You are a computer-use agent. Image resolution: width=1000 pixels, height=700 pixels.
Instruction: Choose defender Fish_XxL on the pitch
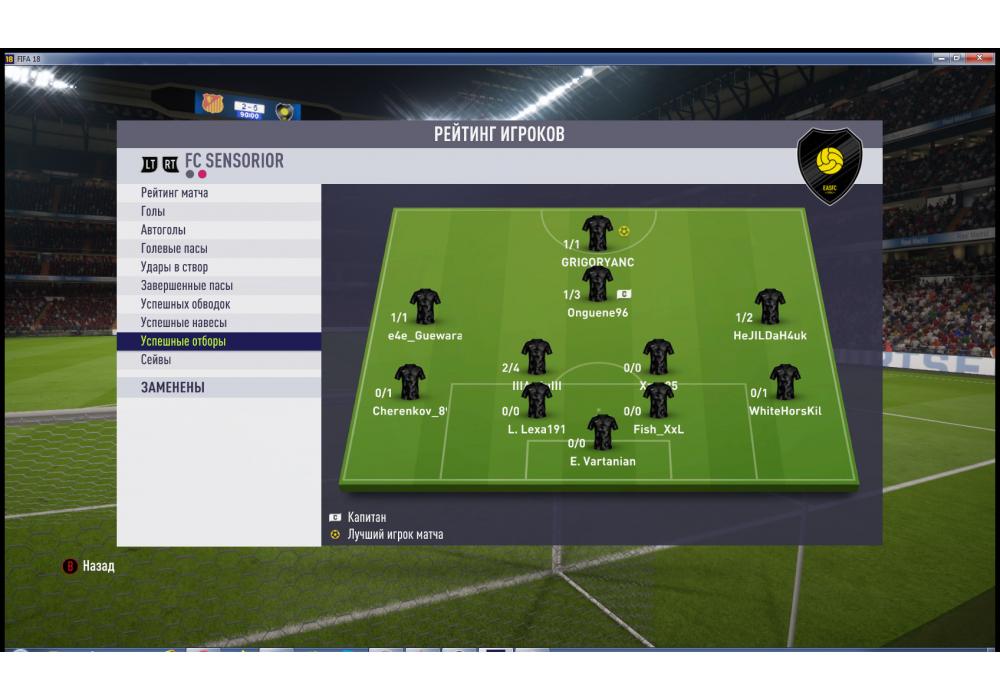tap(658, 401)
